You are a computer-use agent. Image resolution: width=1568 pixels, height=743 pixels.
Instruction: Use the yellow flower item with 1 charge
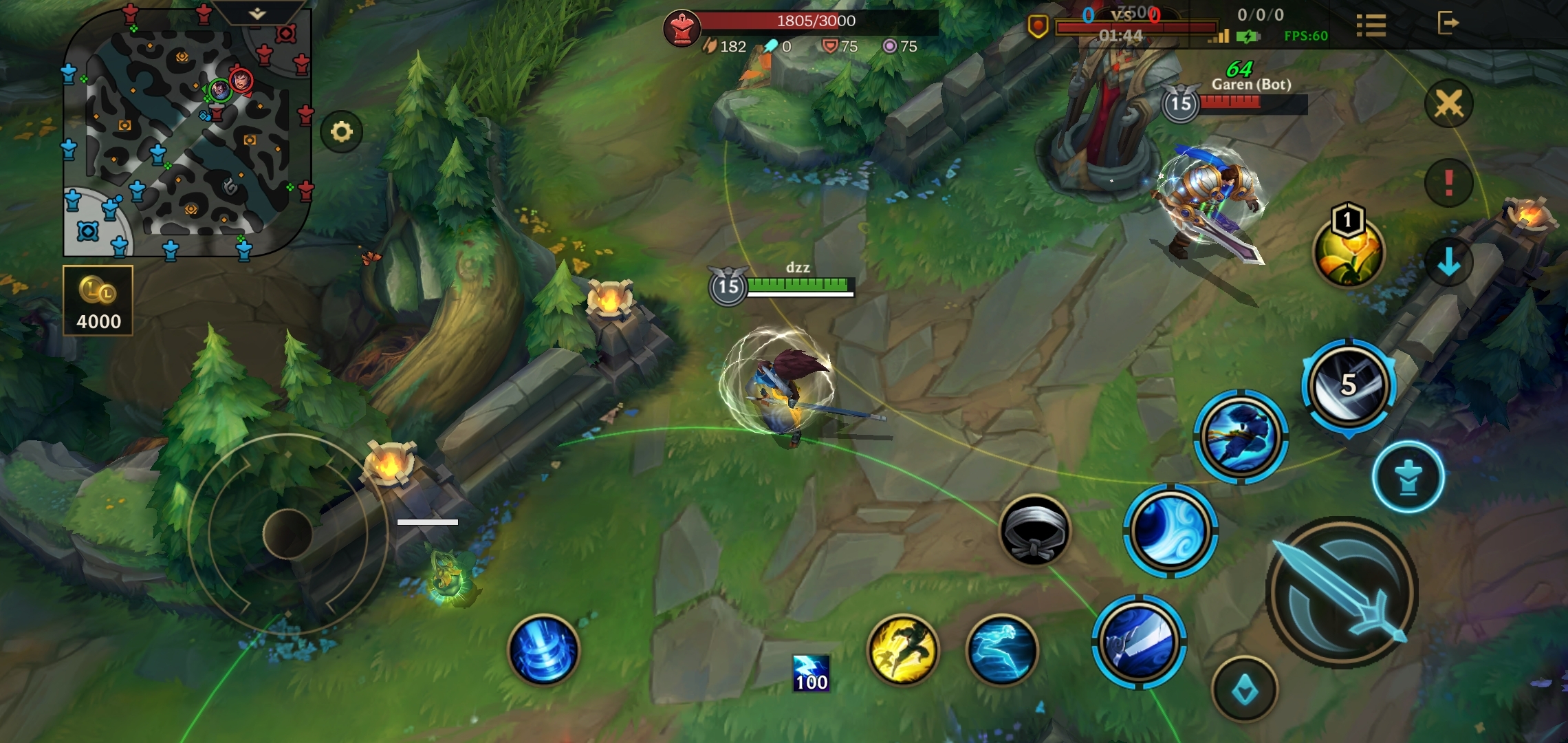pyautogui.click(x=1348, y=251)
